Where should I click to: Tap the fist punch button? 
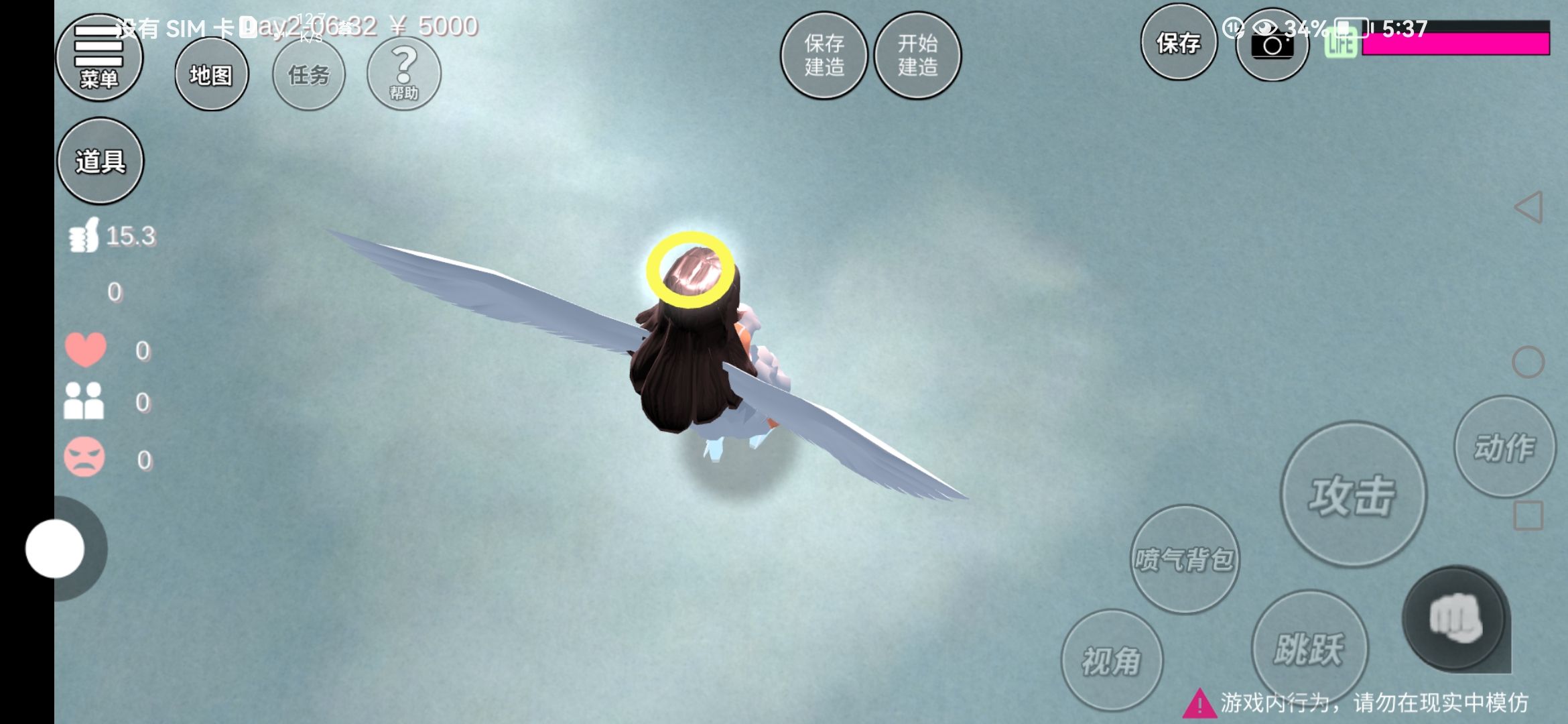1454,618
